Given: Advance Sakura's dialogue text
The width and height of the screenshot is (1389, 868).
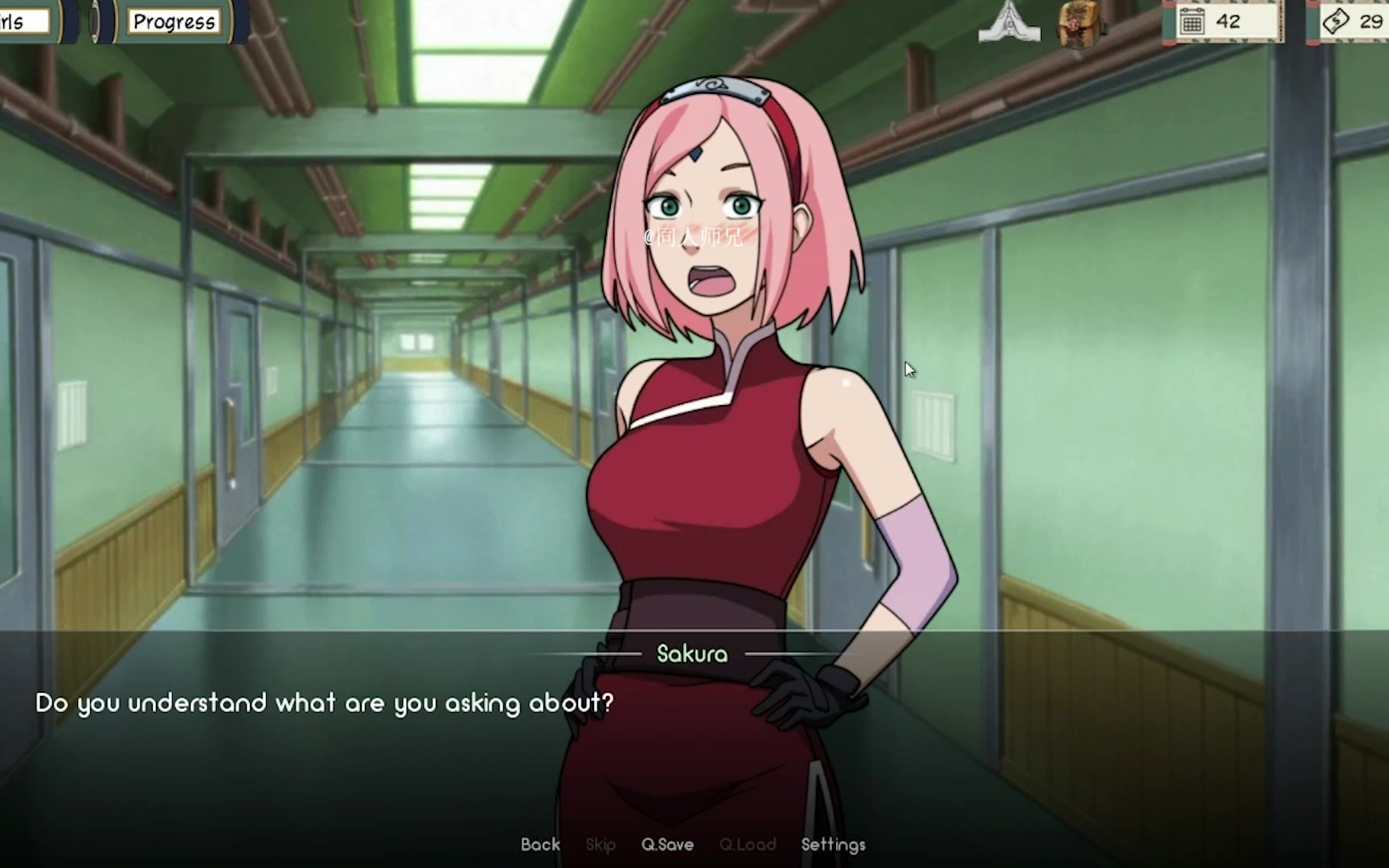Looking at the screenshot, I should tap(323, 703).
